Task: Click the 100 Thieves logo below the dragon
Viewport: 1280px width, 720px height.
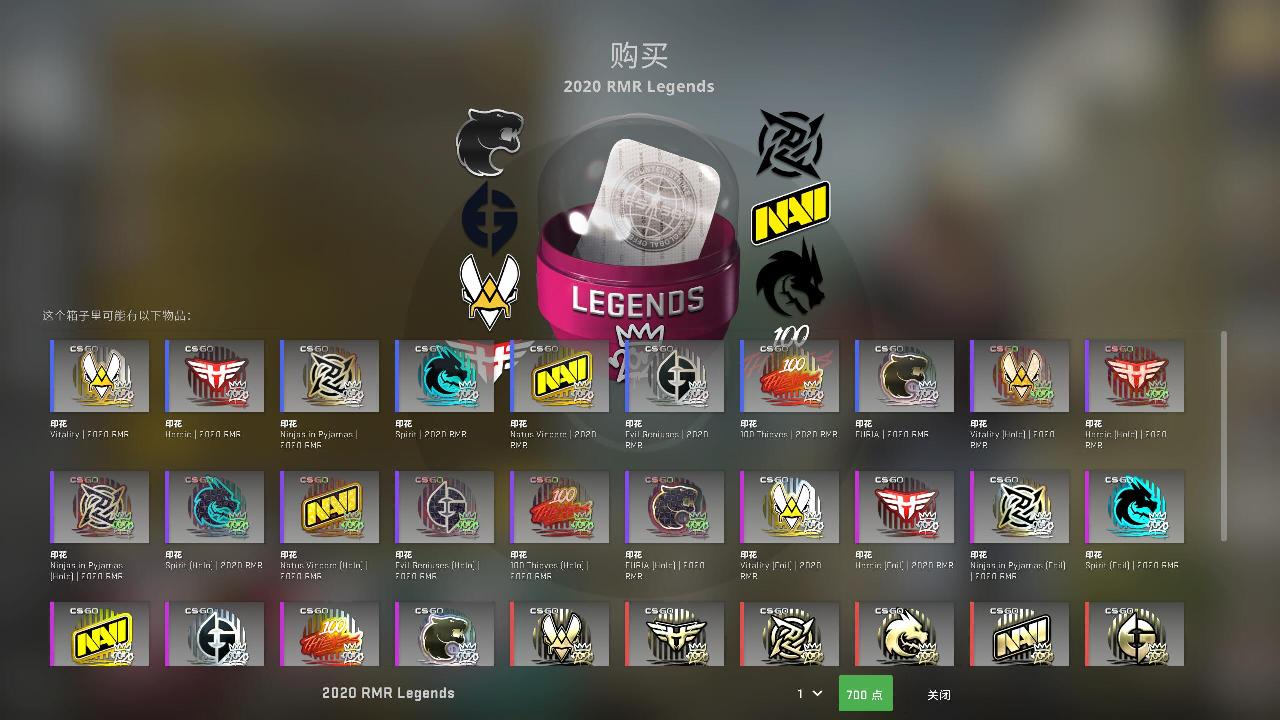Action: pyautogui.click(x=790, y=333)
